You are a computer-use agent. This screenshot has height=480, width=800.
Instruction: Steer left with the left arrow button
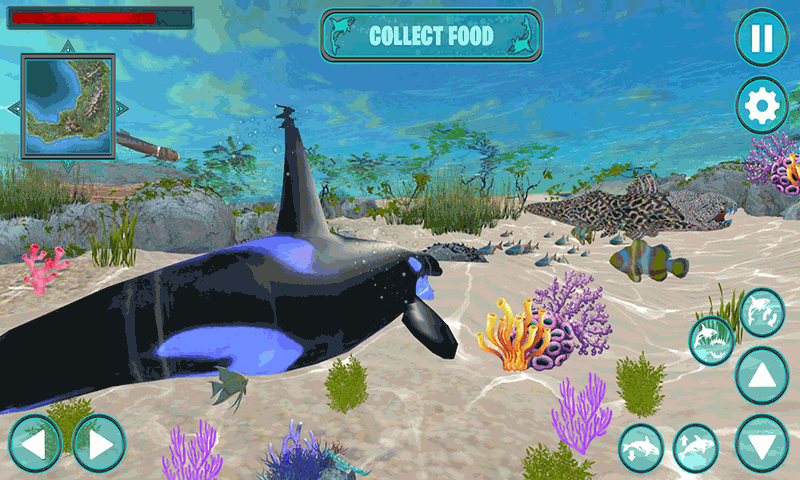click(x=35, y=443)
